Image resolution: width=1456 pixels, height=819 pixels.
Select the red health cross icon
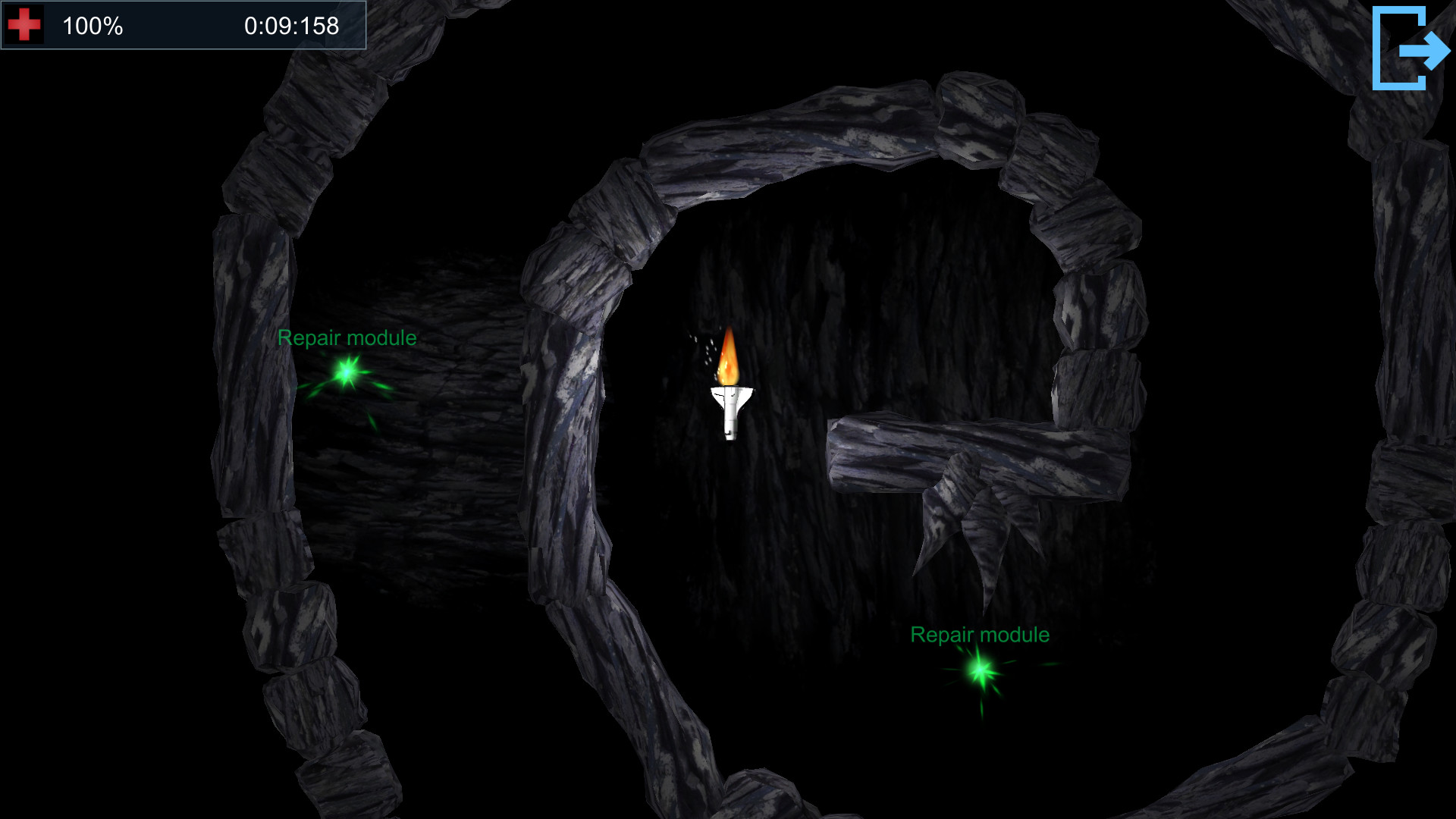tap(24, 24)
